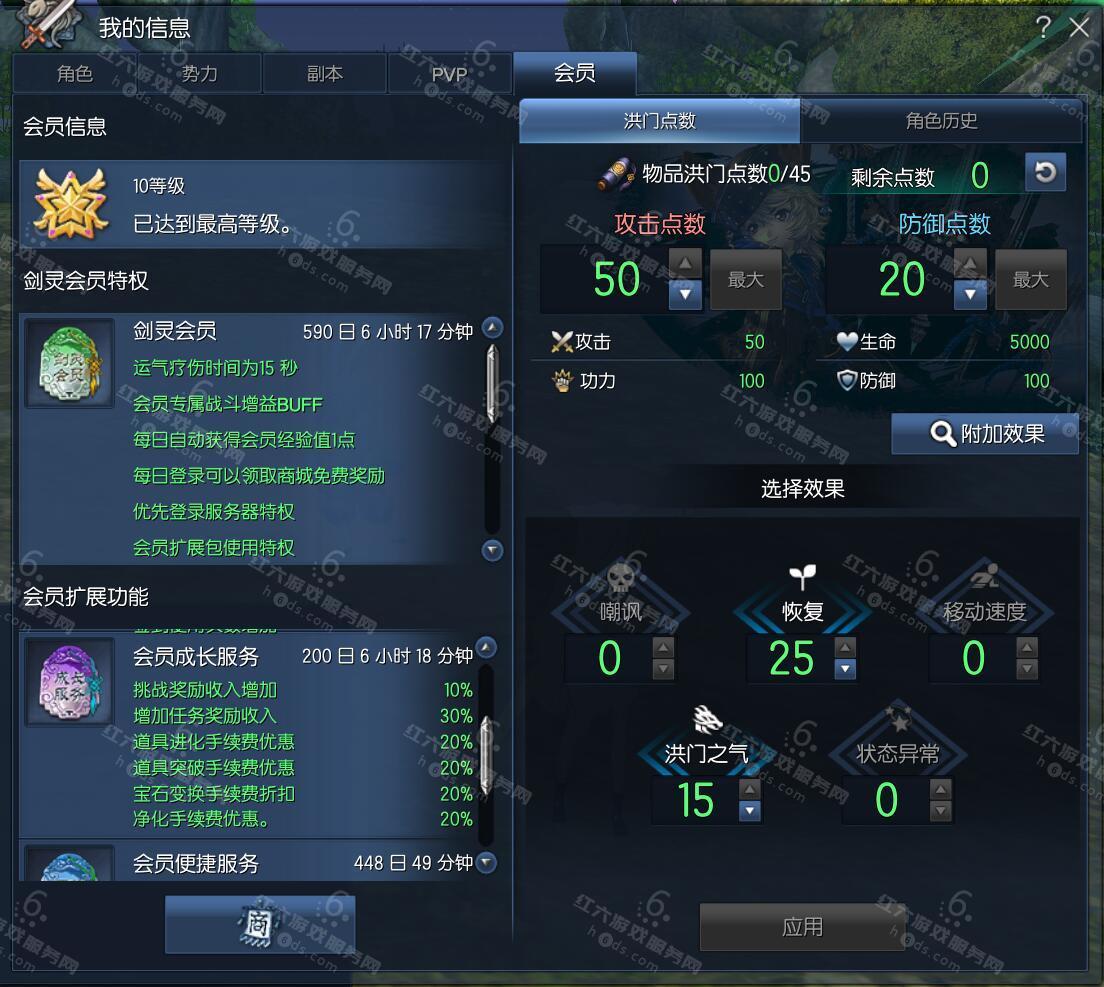This screenshot has height=987, width=1104.
Task: Select the 洪门点数 sub-tab
Action: pos(659,122)
